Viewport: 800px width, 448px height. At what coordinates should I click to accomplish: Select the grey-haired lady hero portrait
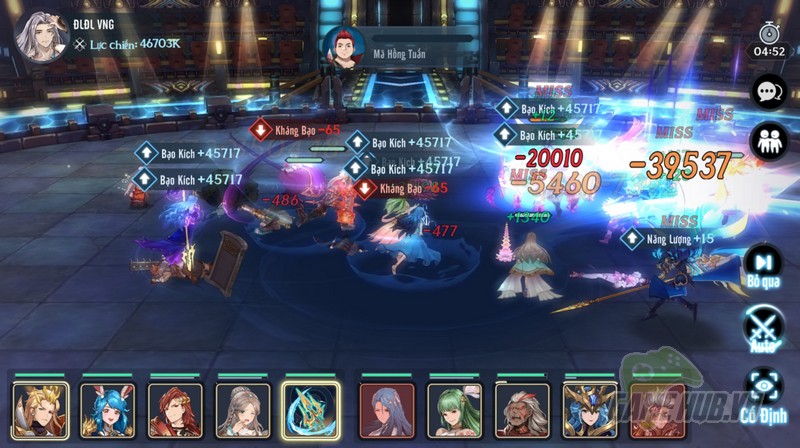click(243, 411)
